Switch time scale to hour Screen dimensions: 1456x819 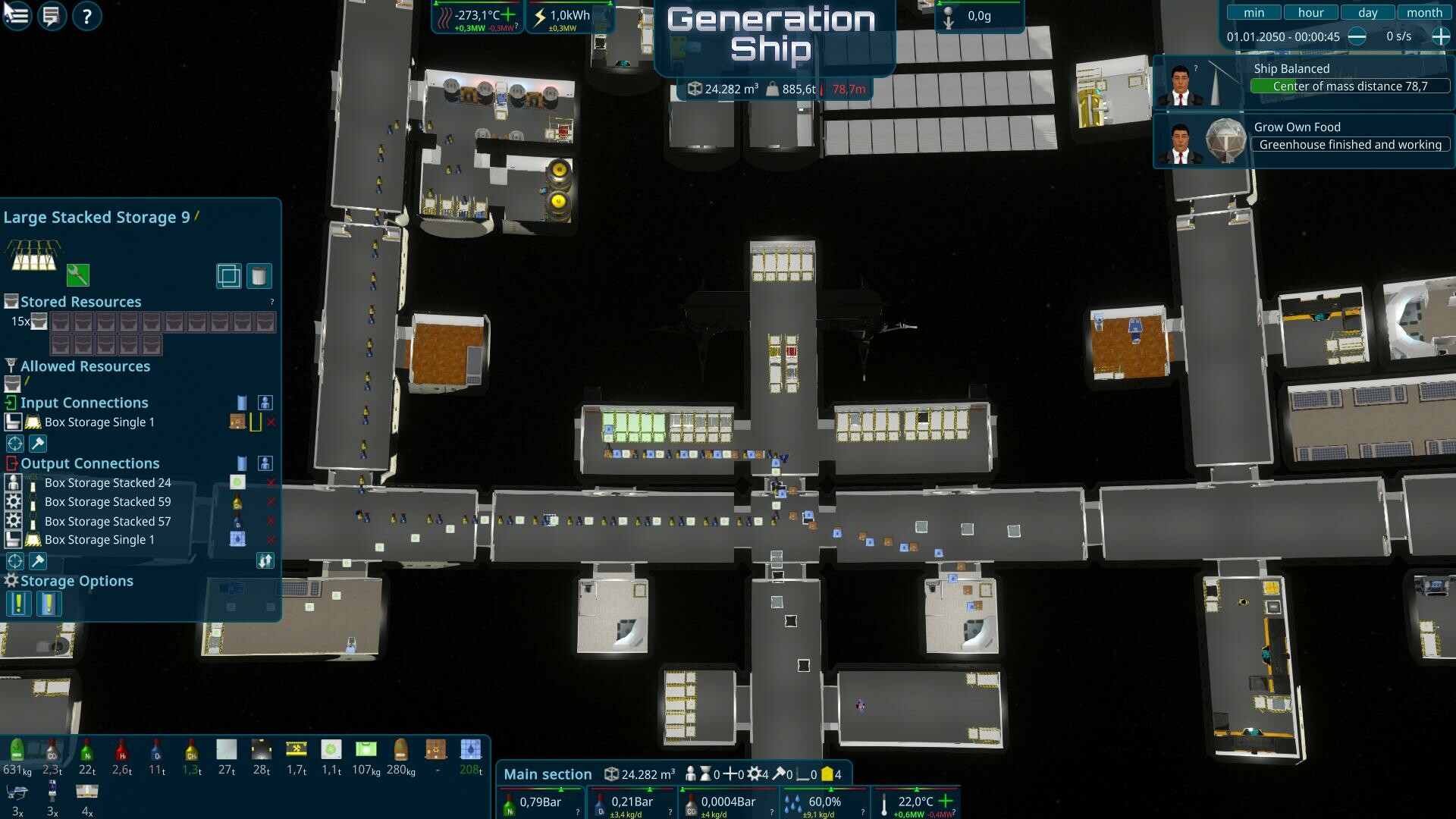click(1310, 12)
